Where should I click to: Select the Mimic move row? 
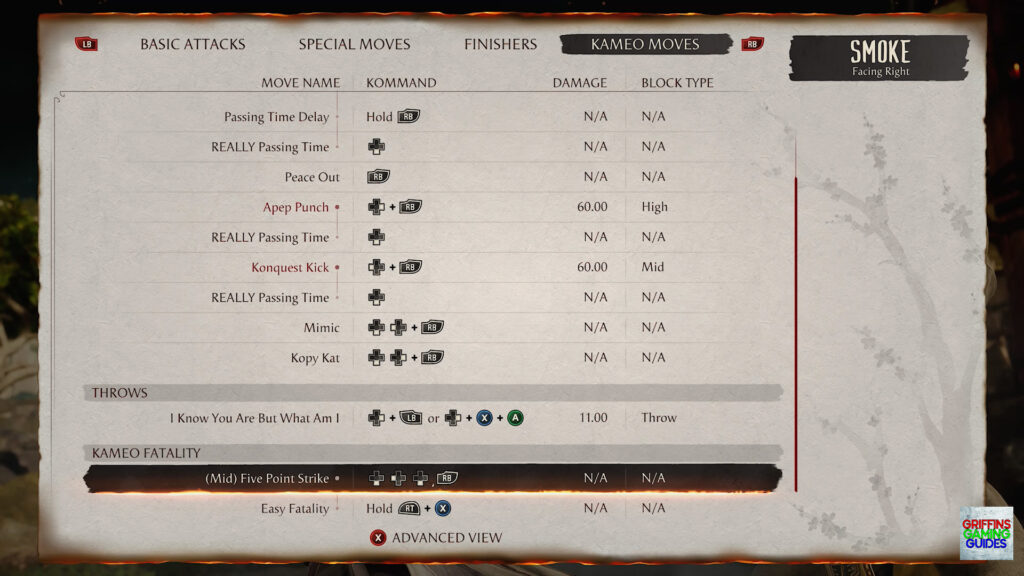coord(321,327)
